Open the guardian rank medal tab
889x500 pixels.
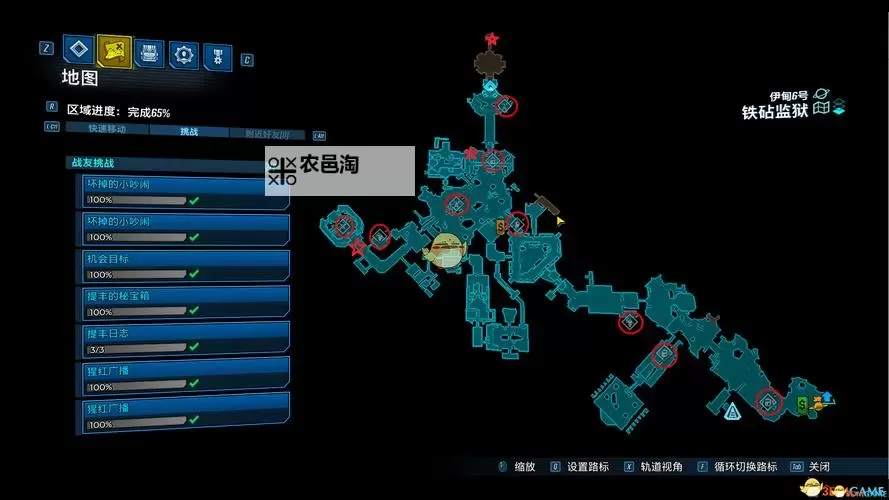[218, 55]
